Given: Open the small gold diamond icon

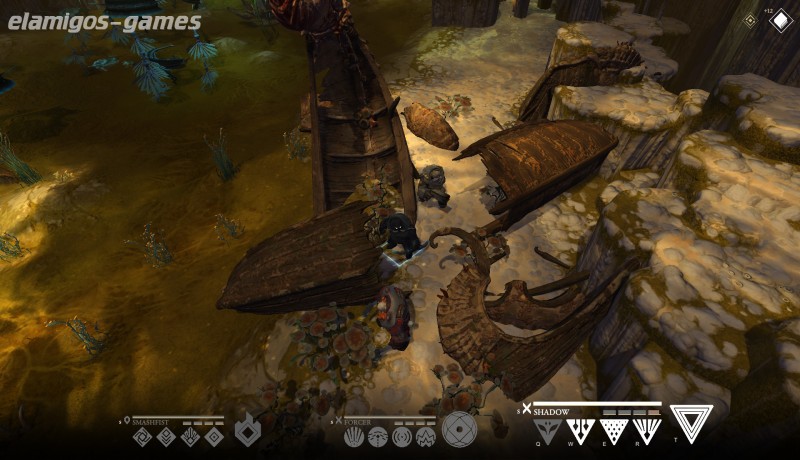Looking at the screenshot, I should point(750,20).
